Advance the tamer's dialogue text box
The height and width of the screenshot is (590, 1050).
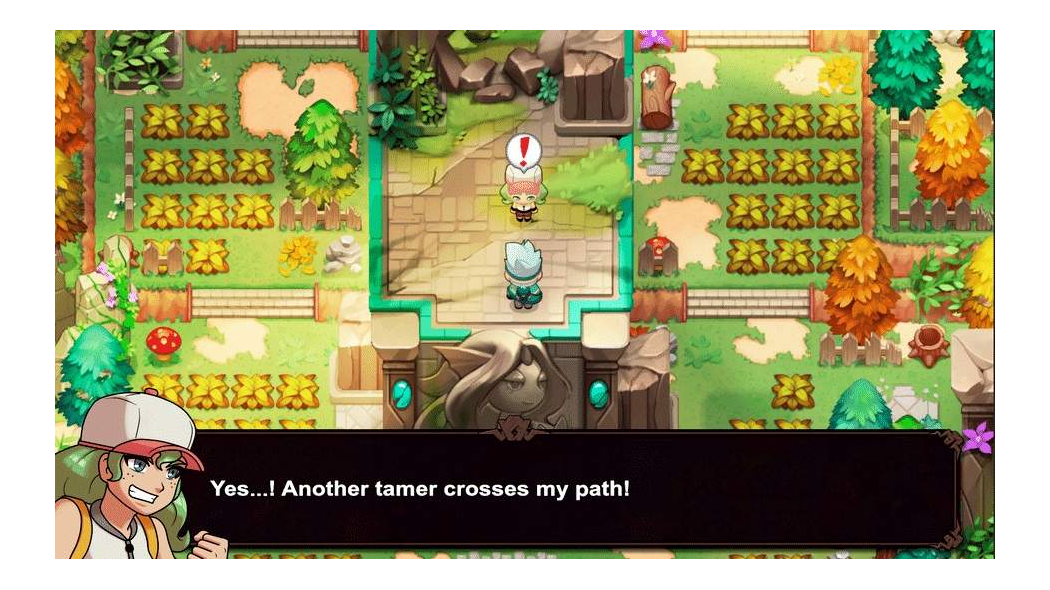pyautogui.click(x=580, y=489)
